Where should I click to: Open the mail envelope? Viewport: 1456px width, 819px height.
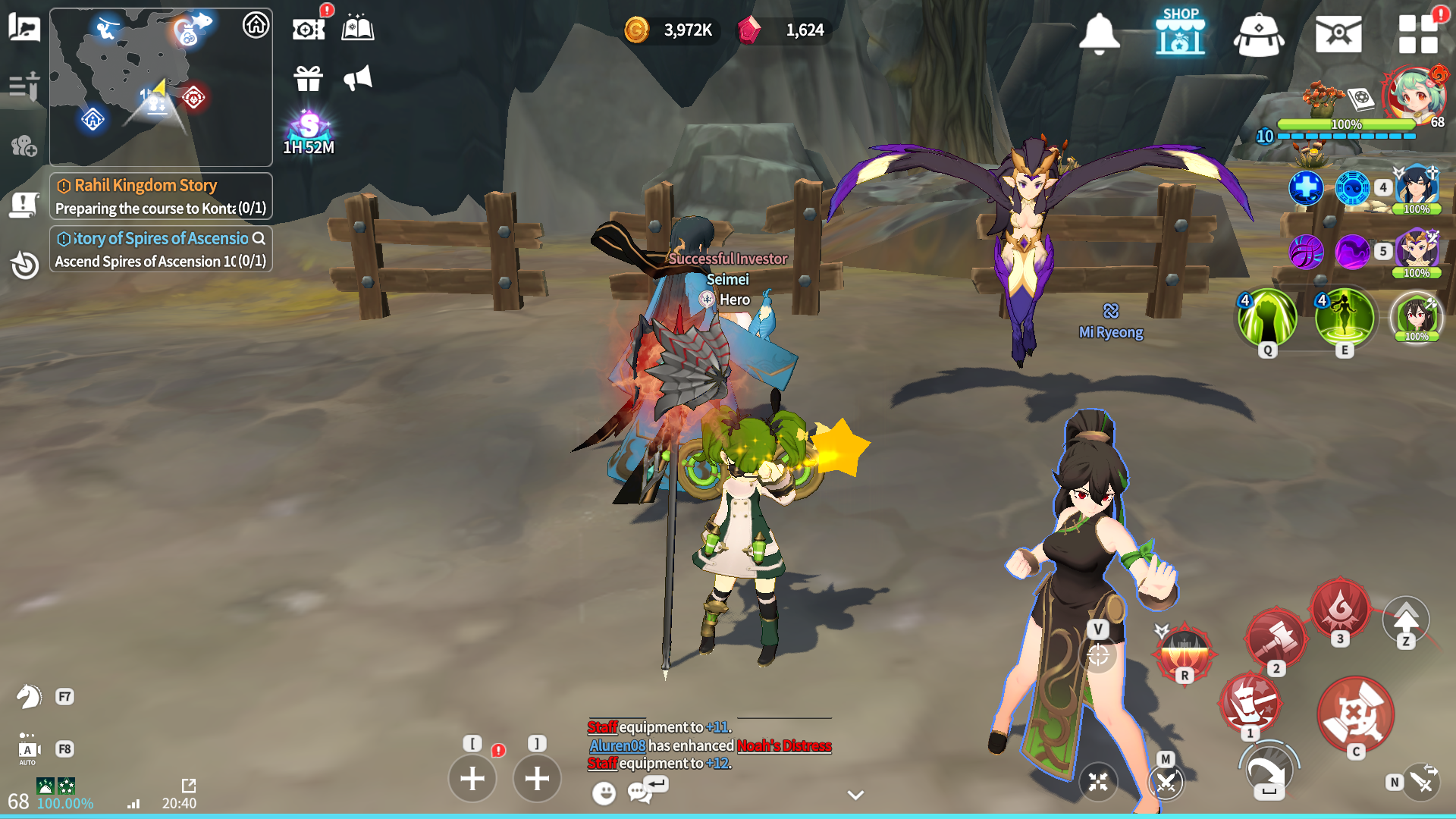click(1338, 34)
